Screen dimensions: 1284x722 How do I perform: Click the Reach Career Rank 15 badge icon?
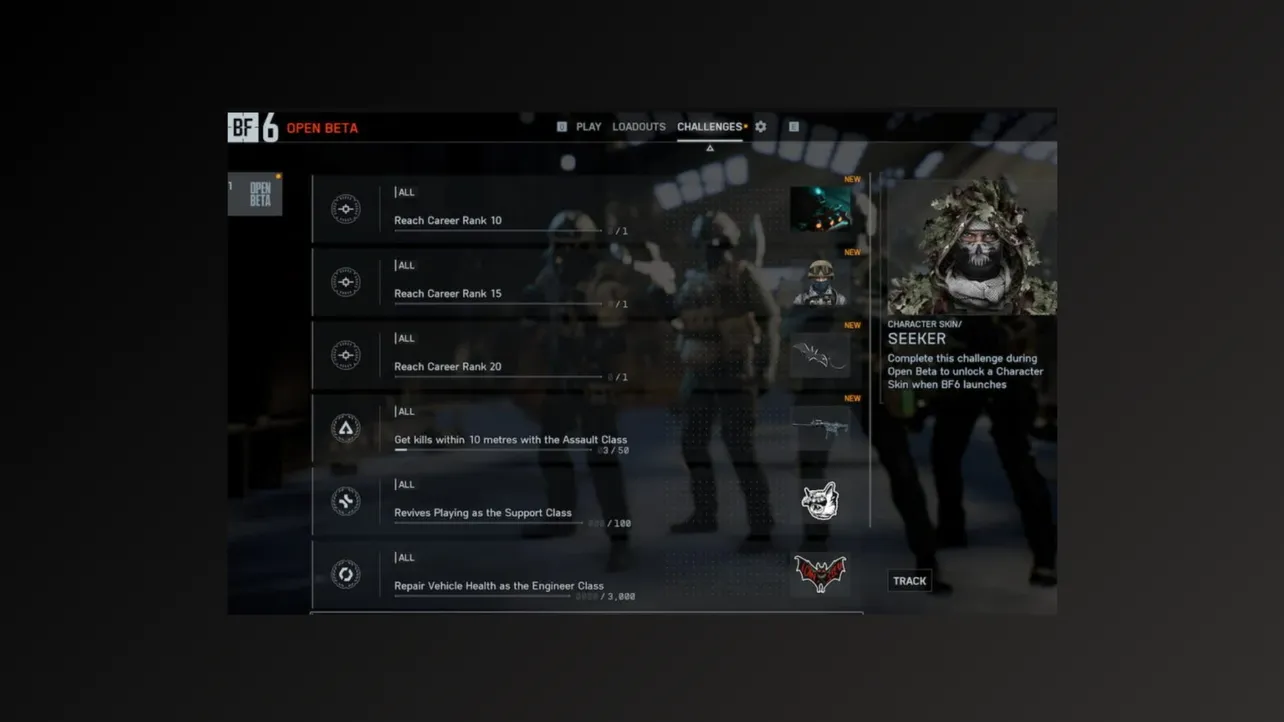click(x=345, y=281)
